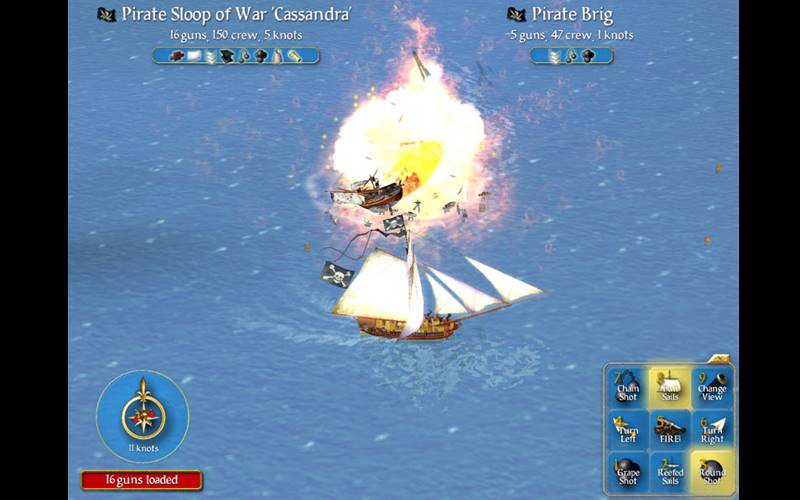Choose Grape Shot ammunition
800x500 pixels.
628,472
